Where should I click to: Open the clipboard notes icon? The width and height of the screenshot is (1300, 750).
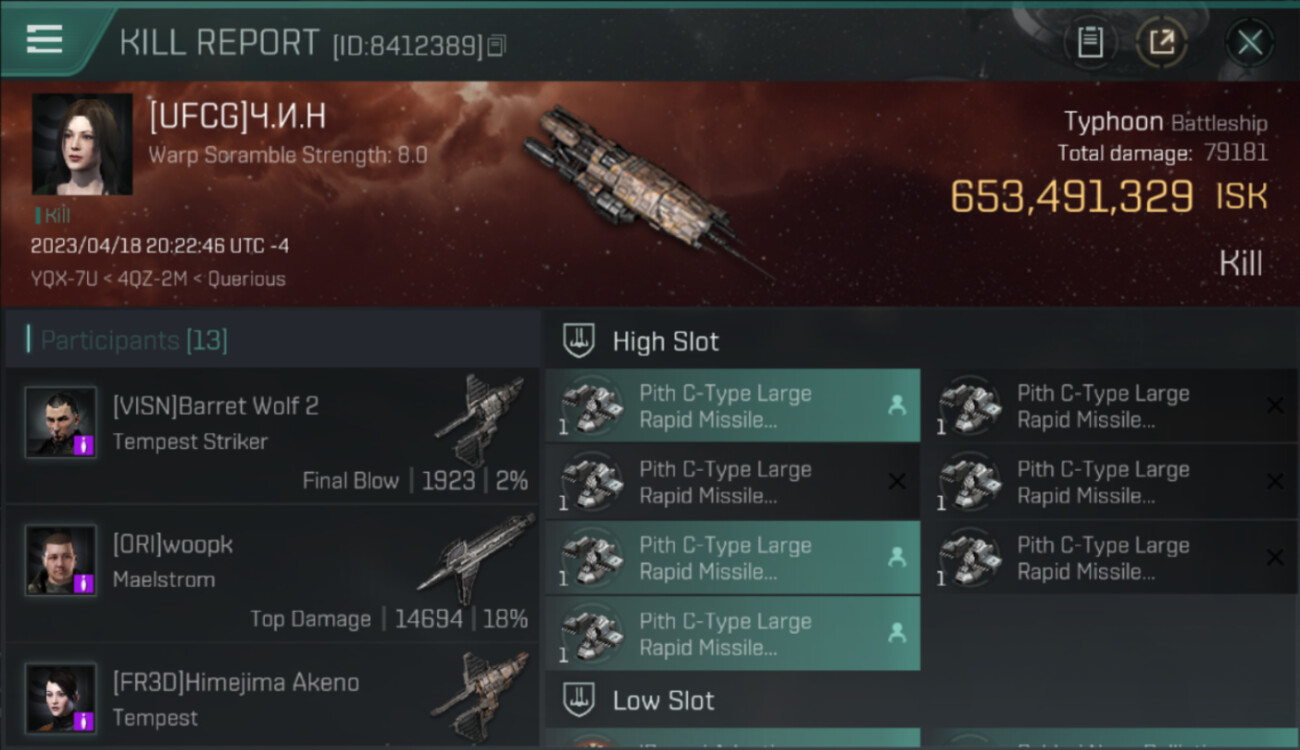(x=1090, y=42)
